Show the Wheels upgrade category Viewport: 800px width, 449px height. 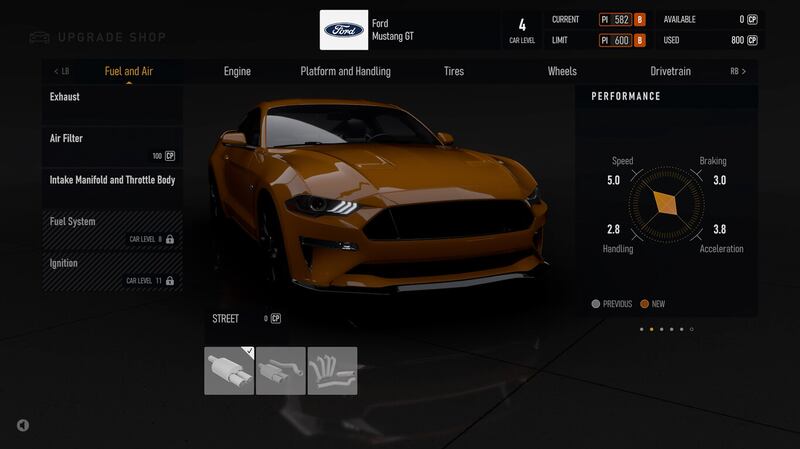coord(562,71)
